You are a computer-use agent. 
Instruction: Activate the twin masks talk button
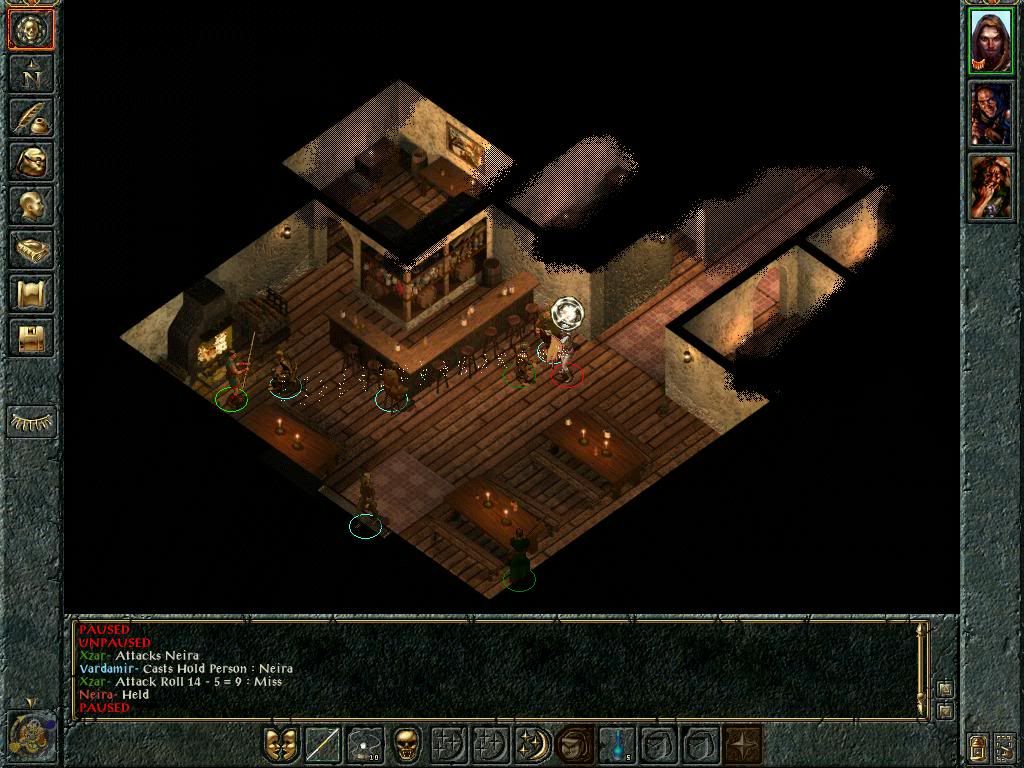tap(282, 745)
